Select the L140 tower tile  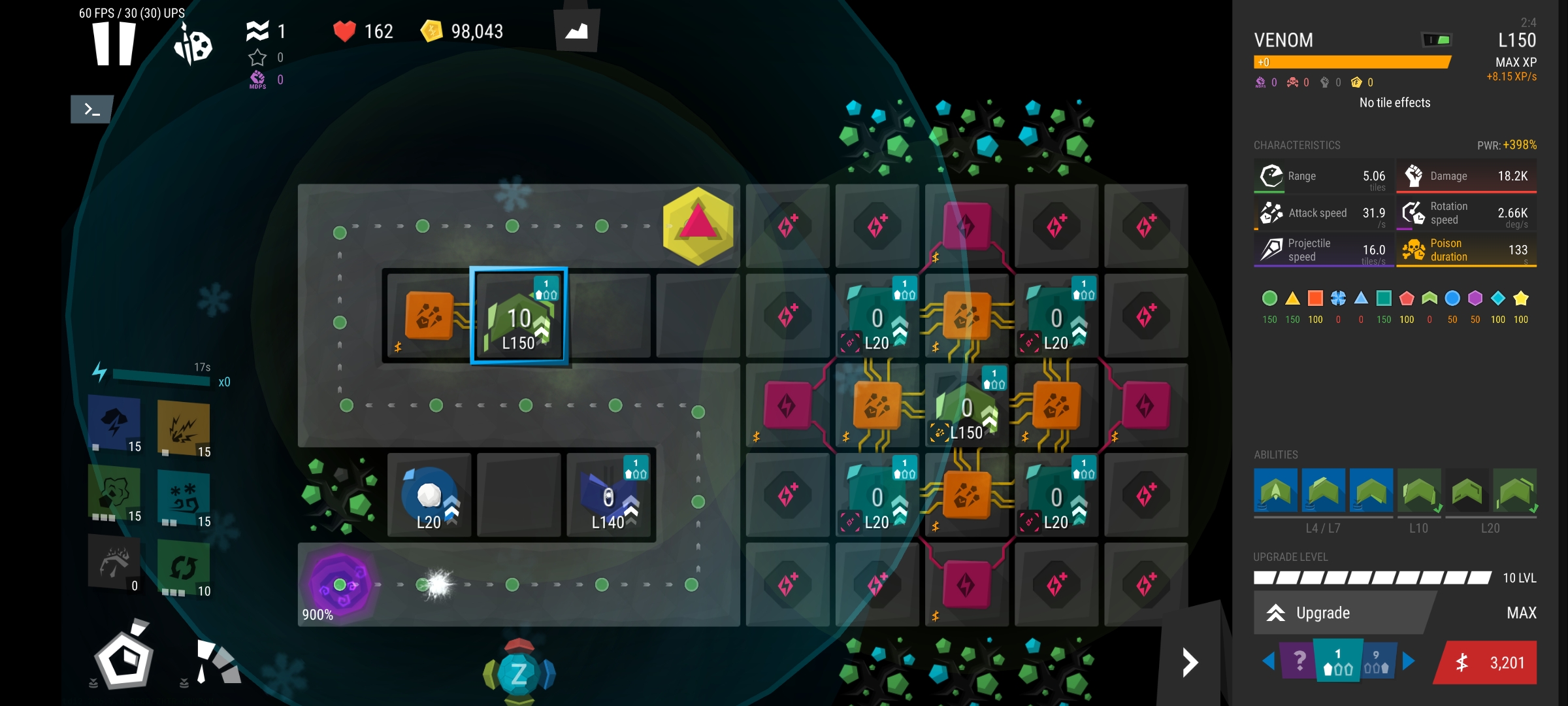point(608,497)
